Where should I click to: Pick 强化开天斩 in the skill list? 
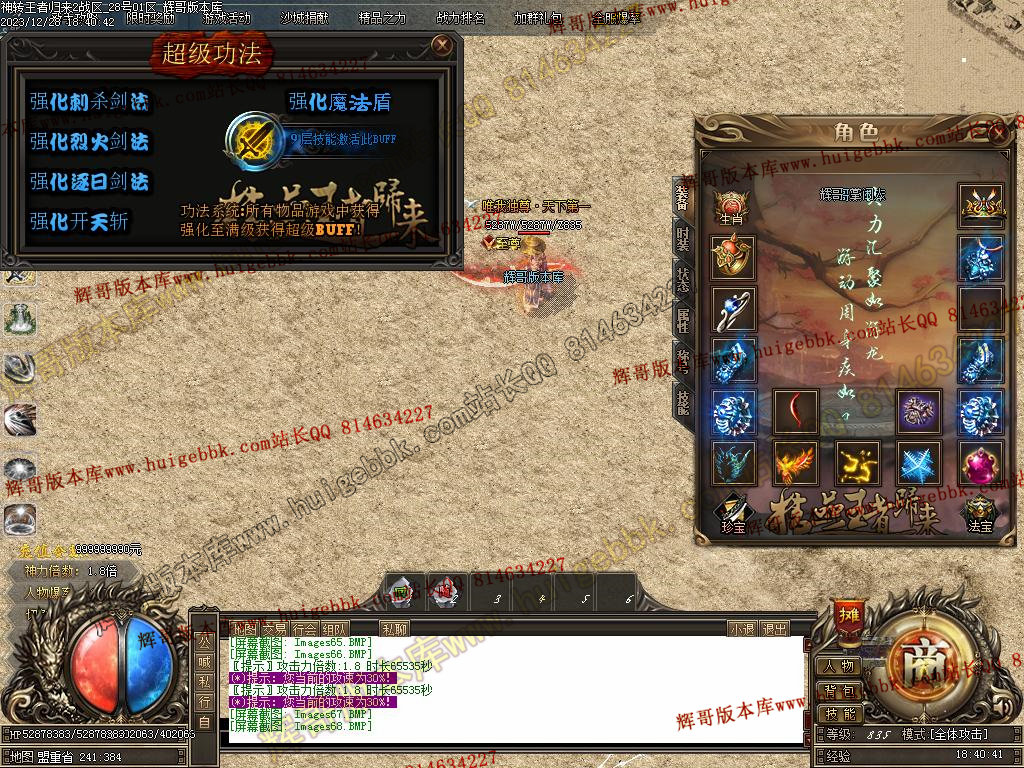79,222
